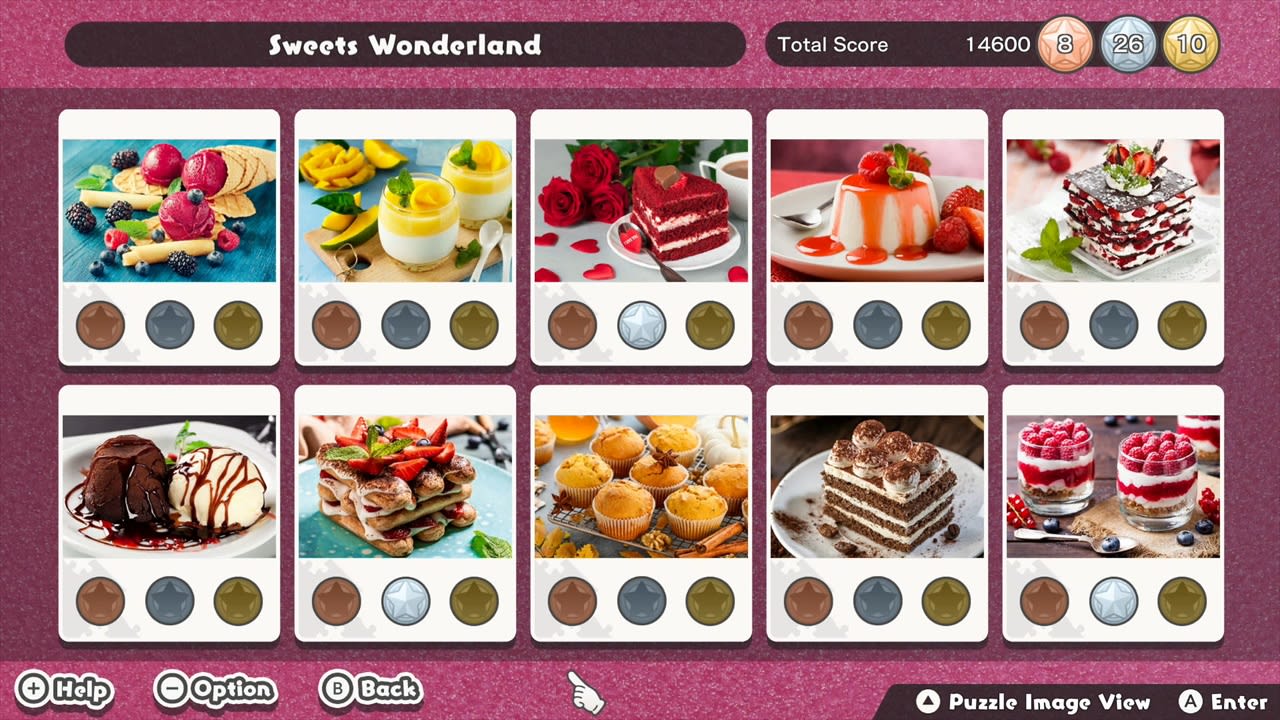Click the earned silver medal on the raspberry parfait puzzle

tap(1114, 600)
